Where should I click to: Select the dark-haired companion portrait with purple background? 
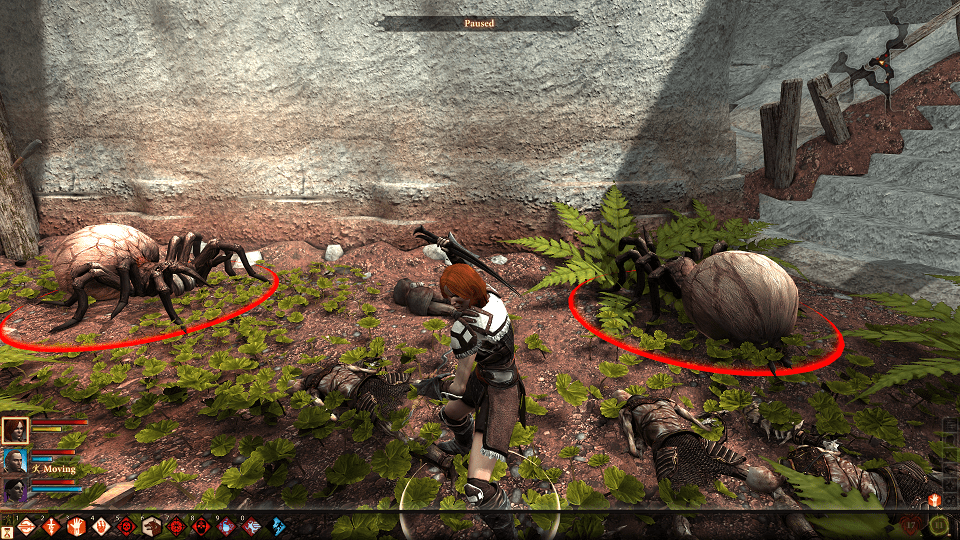click(x=15, y=490)
